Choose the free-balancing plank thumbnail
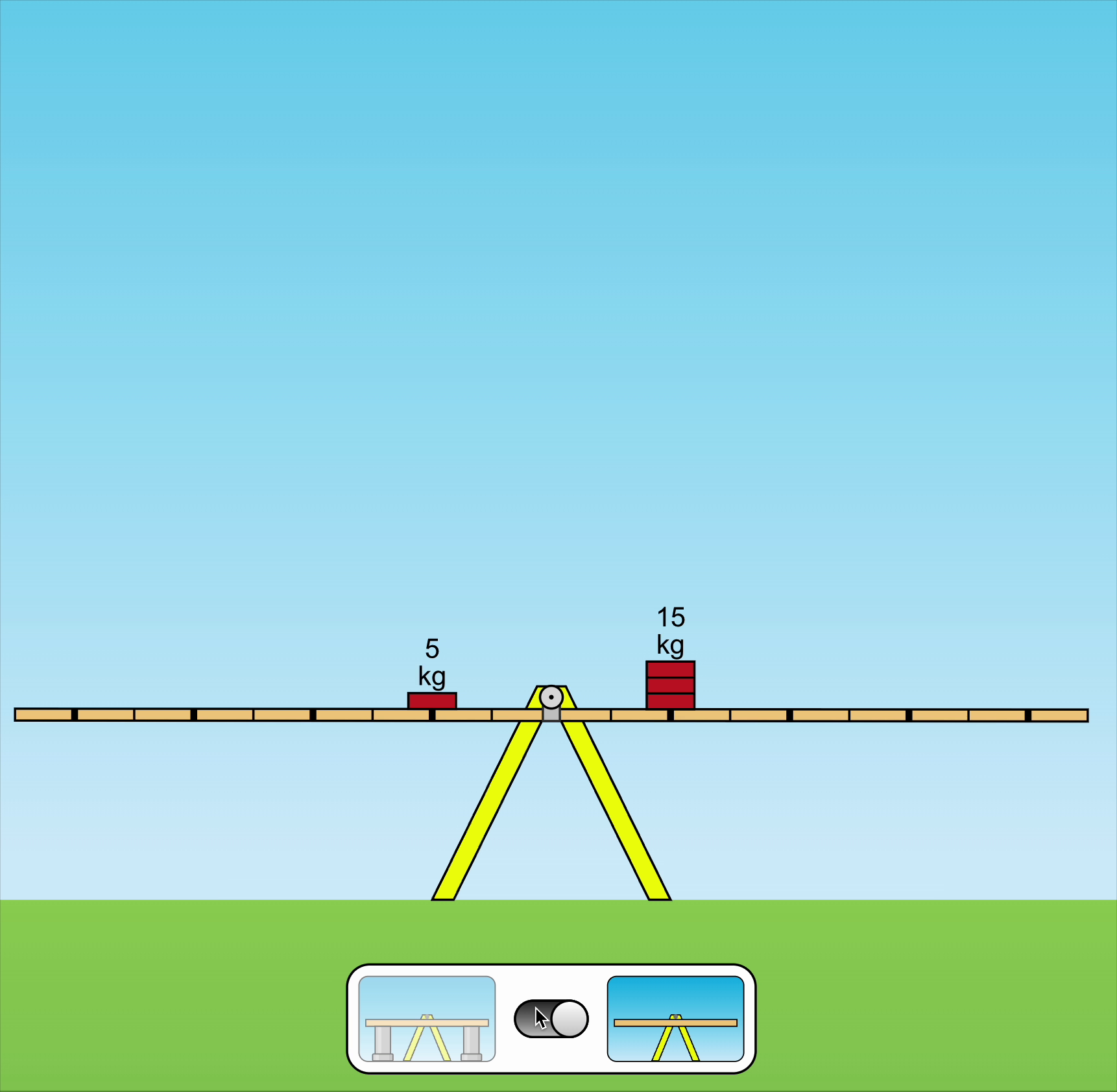The height and width of the screenshot is (1092, 1117). (675, 1019)
